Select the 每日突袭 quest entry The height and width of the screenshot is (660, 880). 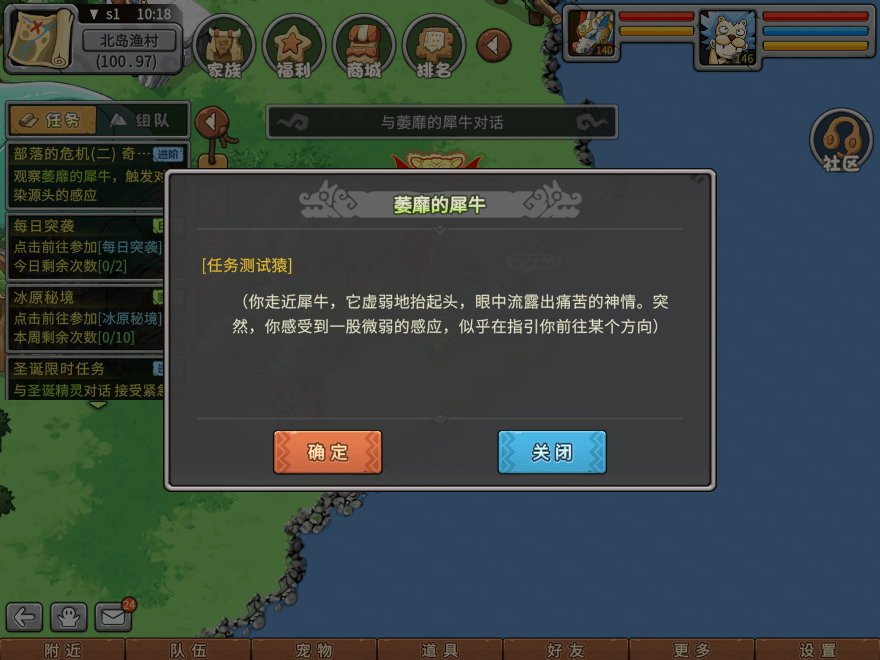[85, 245]
